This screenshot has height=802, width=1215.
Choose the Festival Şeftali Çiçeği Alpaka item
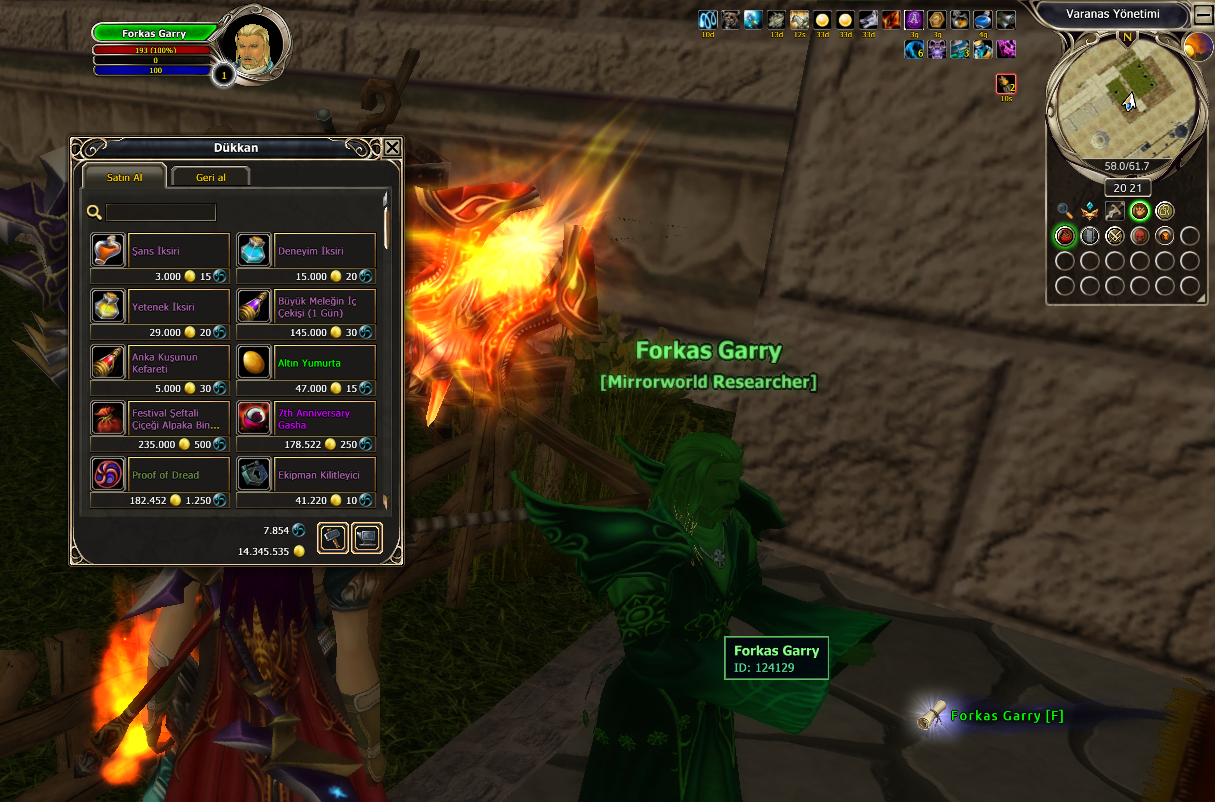click(108, 418)
